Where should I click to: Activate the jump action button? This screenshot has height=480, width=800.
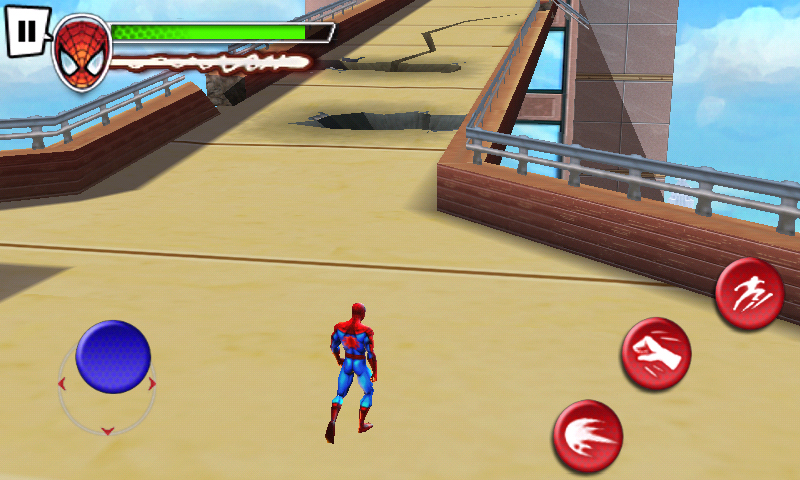[749, 293]
